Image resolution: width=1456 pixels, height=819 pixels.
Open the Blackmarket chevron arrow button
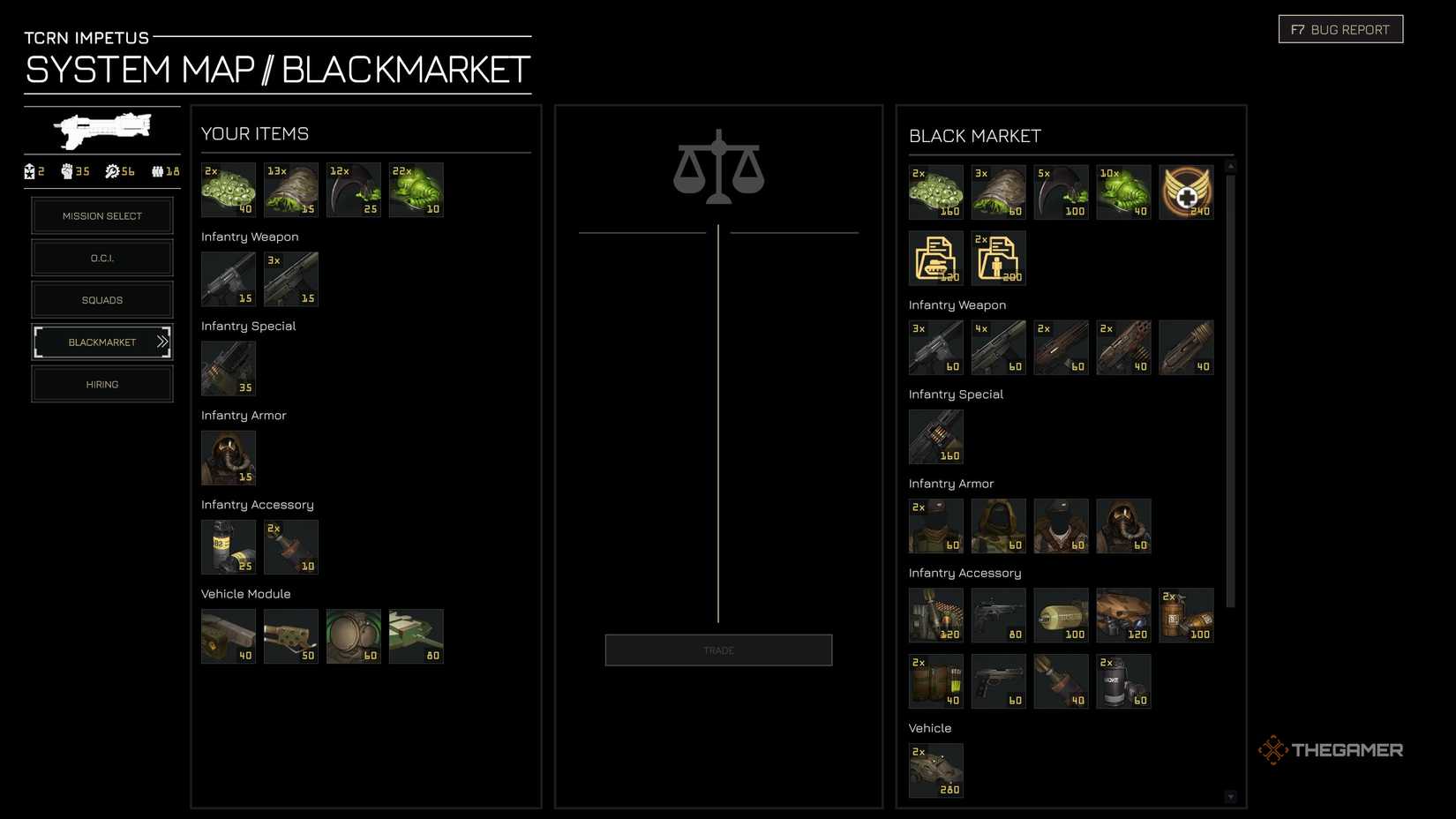(x=162, y=342)
